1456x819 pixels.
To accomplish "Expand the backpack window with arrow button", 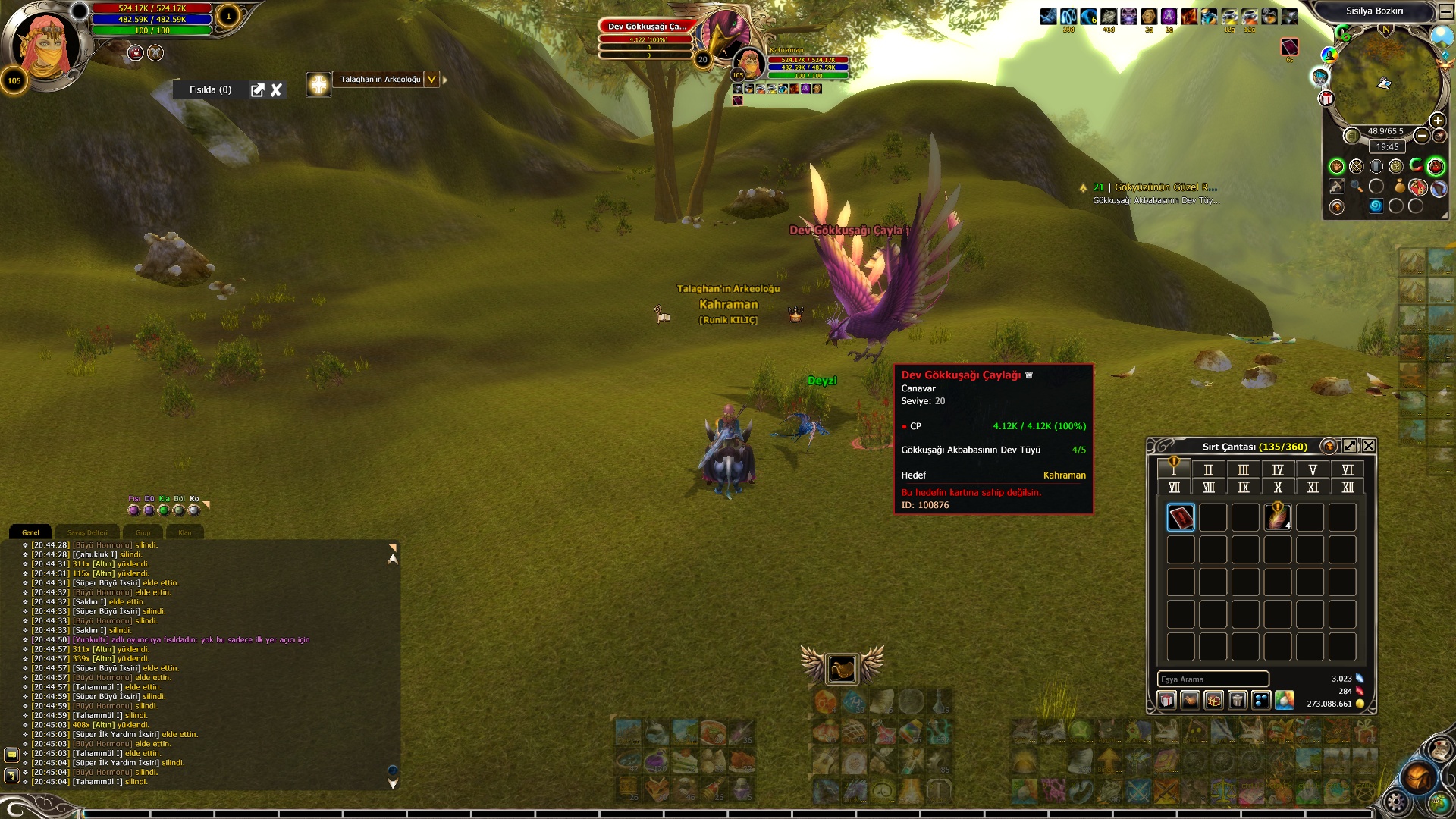I will 1350,446.
